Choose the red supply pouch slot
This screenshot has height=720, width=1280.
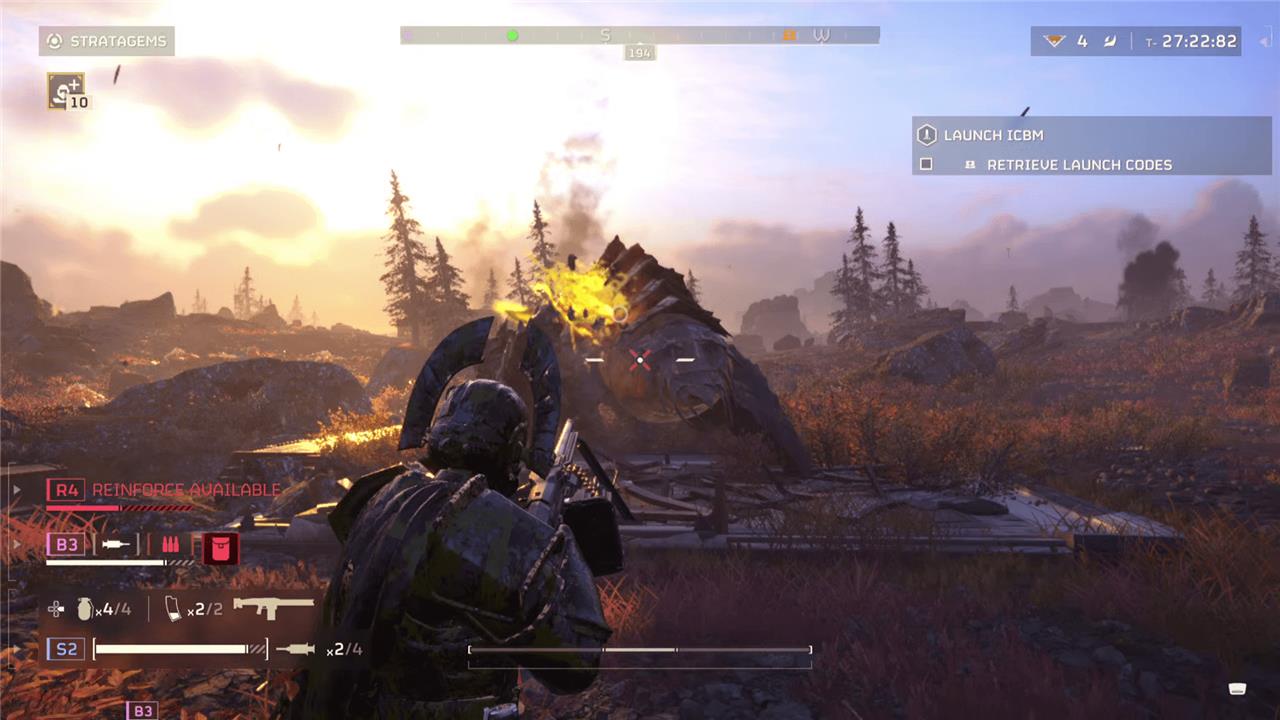click(x=219, y=547)
